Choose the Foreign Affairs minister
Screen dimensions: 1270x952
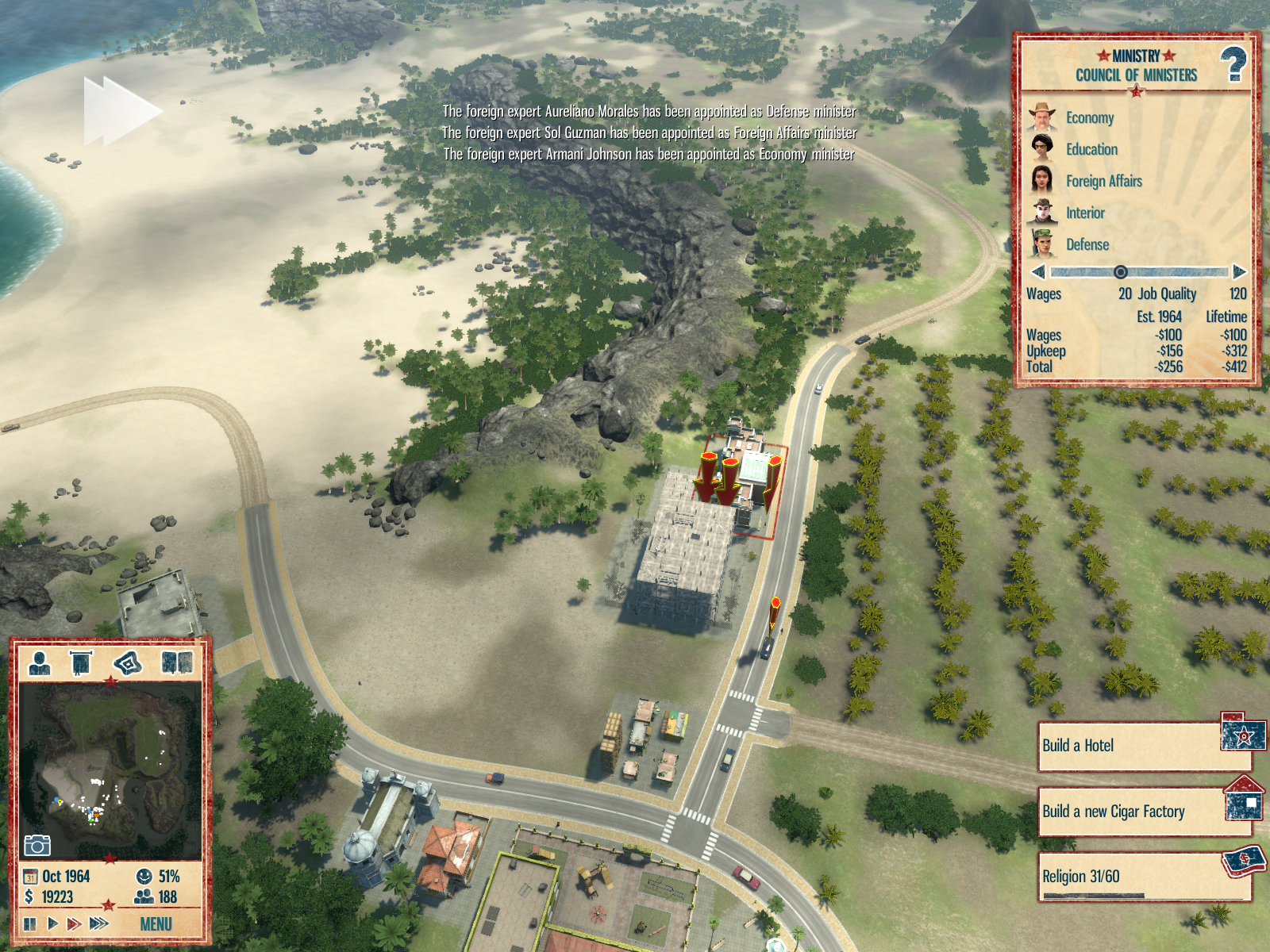click(x=1103, y=182)
